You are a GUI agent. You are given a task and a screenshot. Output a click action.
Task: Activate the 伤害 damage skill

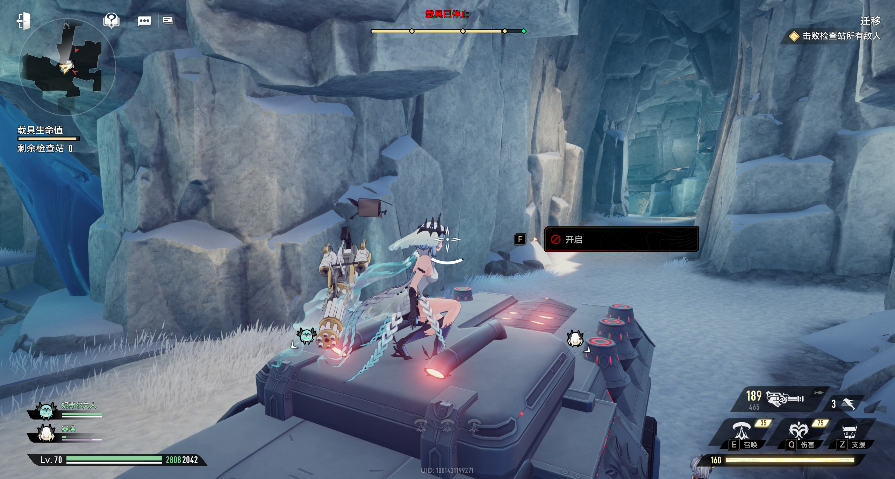(x=797, y=431)
